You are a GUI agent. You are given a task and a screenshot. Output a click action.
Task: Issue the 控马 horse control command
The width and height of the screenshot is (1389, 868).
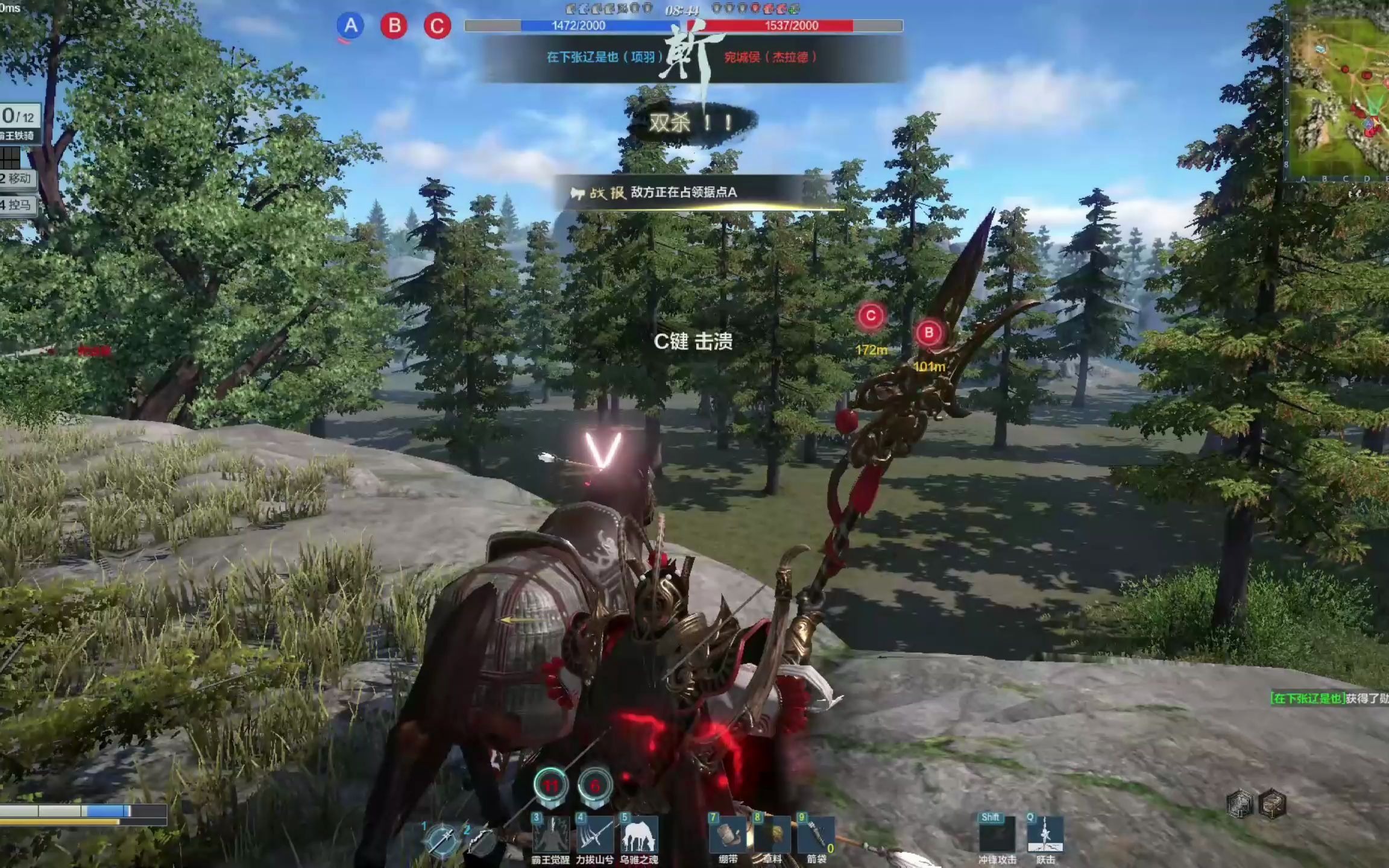(x=17, y=205)
